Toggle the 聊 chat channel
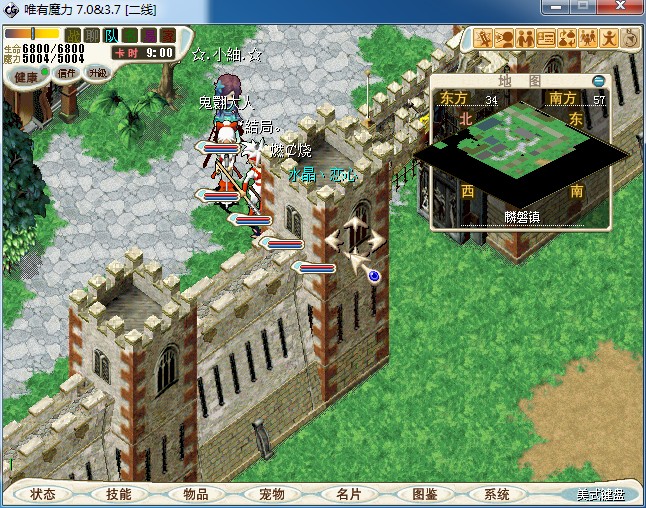The height and width of the screenshot is (508, 646). pos(91,36)
